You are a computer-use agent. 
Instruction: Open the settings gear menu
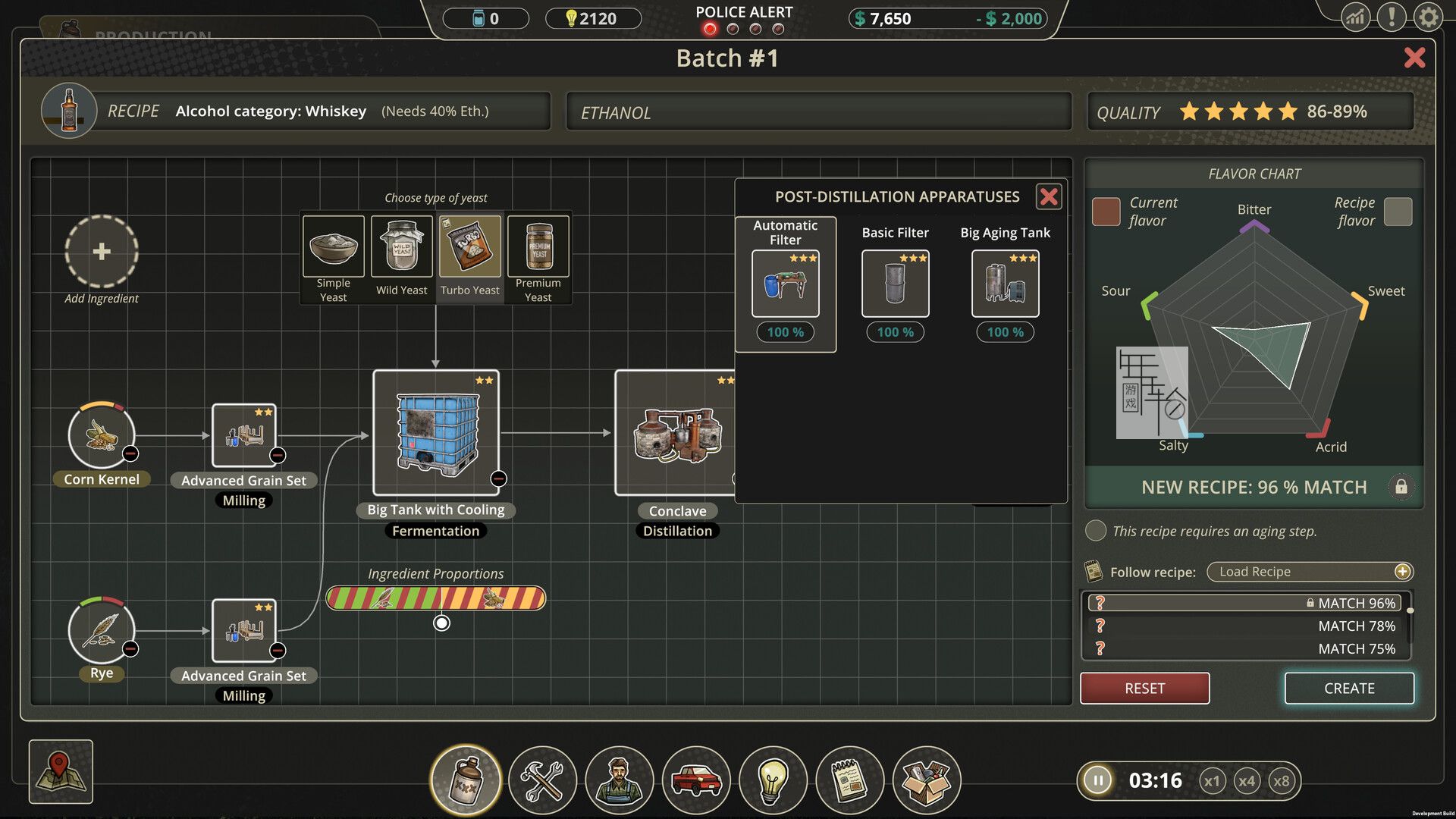1428,17
